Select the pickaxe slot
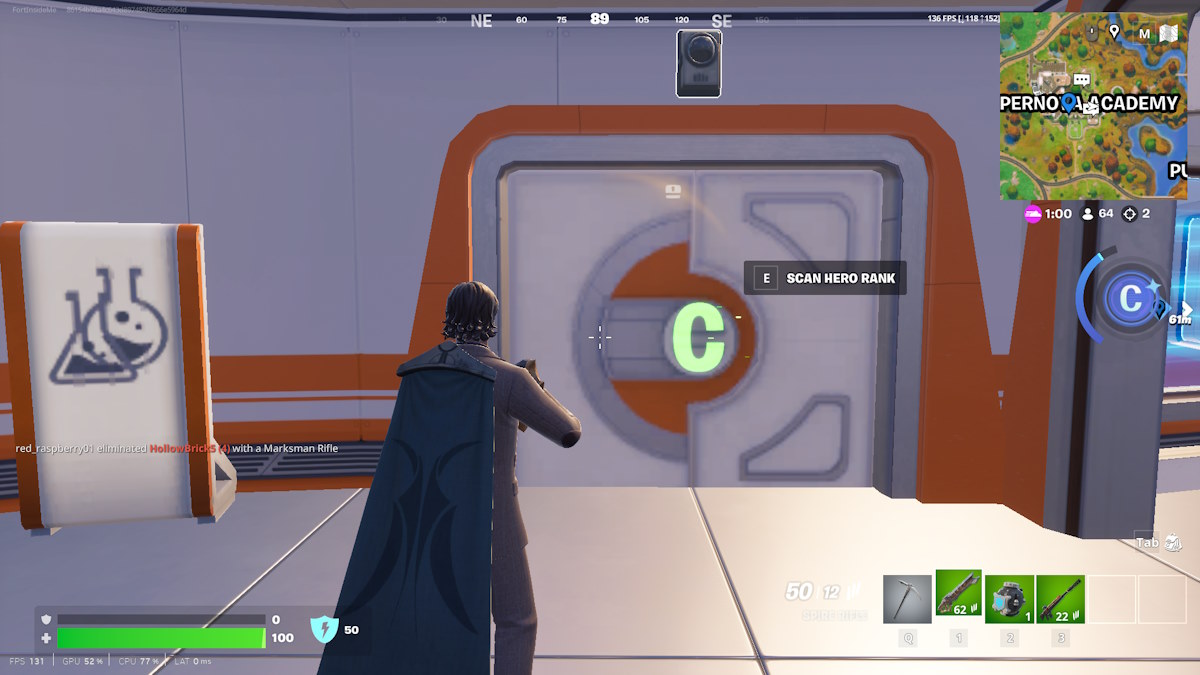The image size is (1200, 675). [x=907, y=599]
